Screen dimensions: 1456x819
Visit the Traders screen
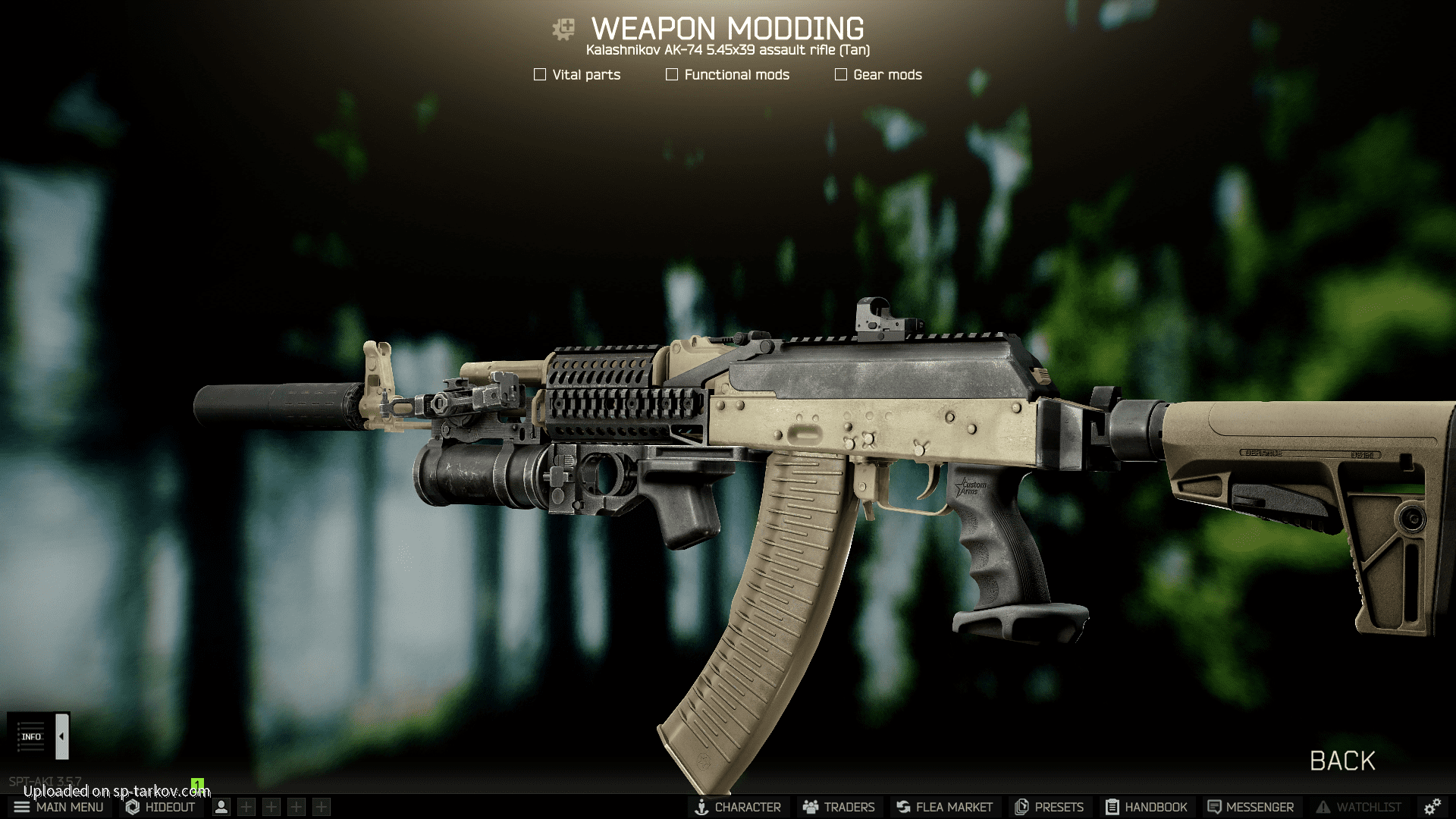[x=839, y=807]
